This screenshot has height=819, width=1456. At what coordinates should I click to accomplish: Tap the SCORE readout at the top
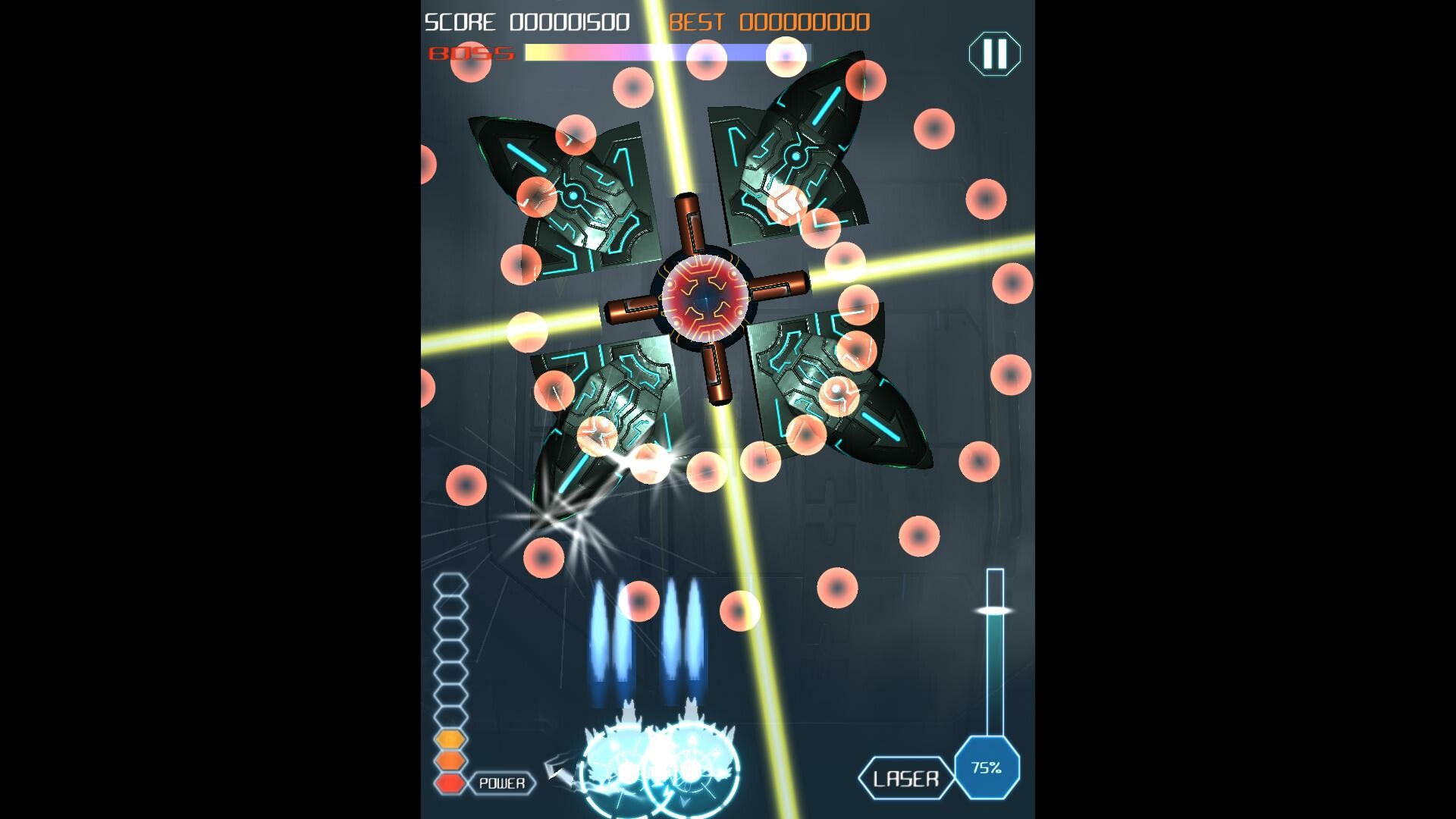coord(526,21)
